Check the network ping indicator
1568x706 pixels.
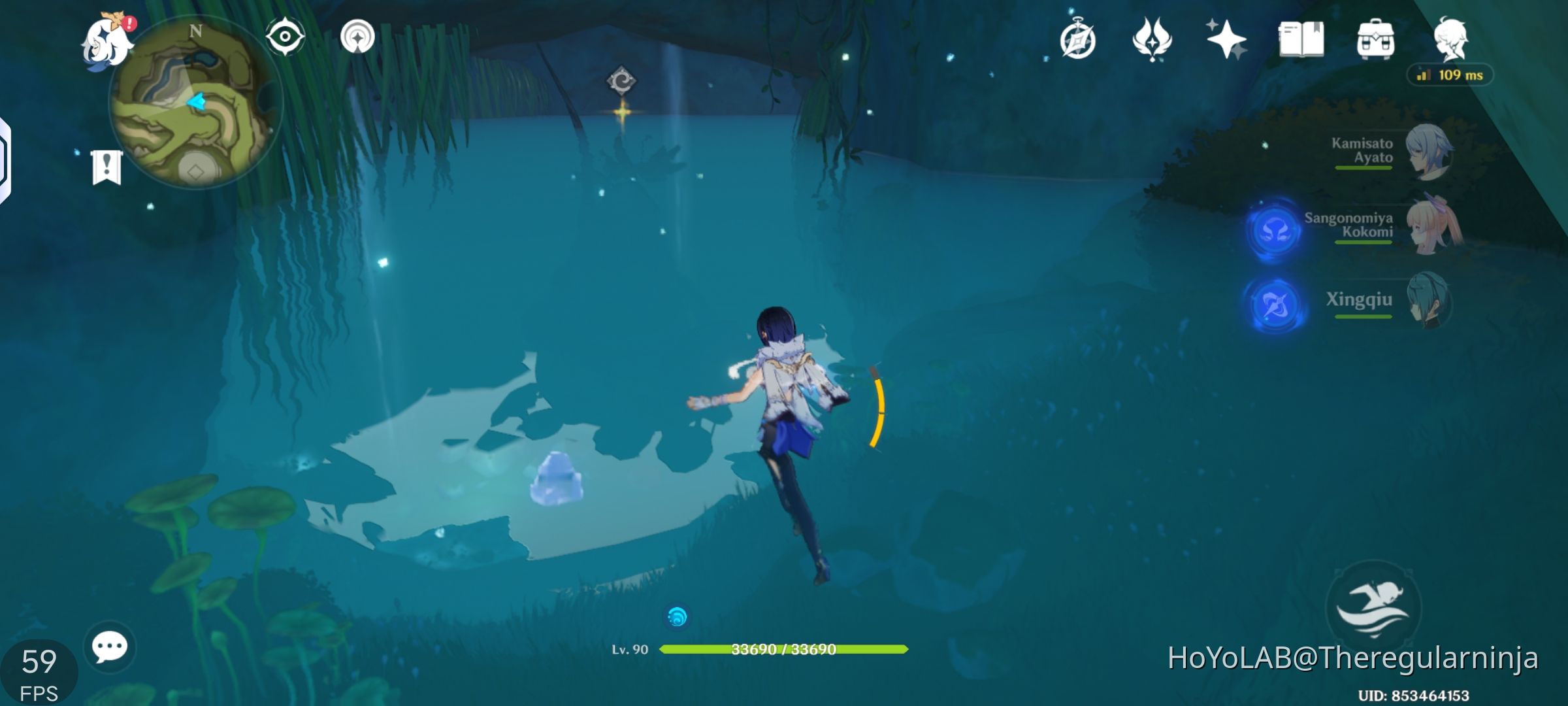pyautogui.click(x=1450, y=76)
